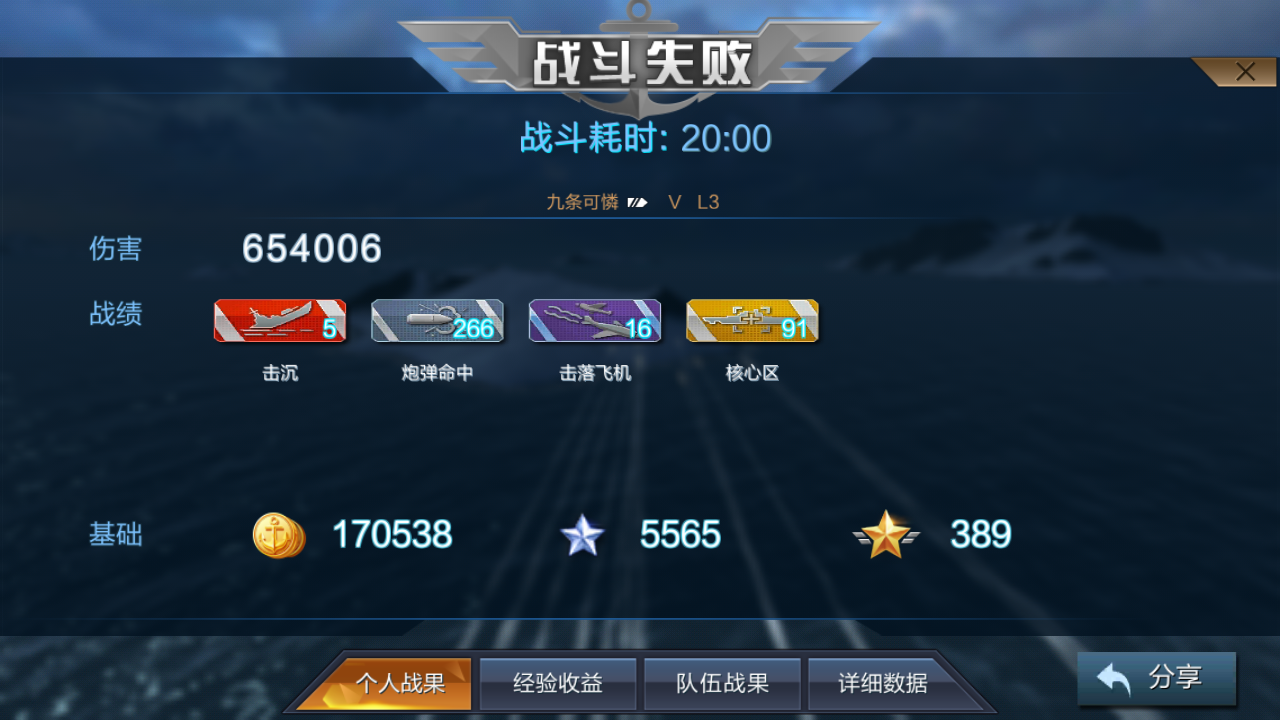Select the 核心区 core zone badge
The image size is (1280, 720).
(x=752, y=320)
